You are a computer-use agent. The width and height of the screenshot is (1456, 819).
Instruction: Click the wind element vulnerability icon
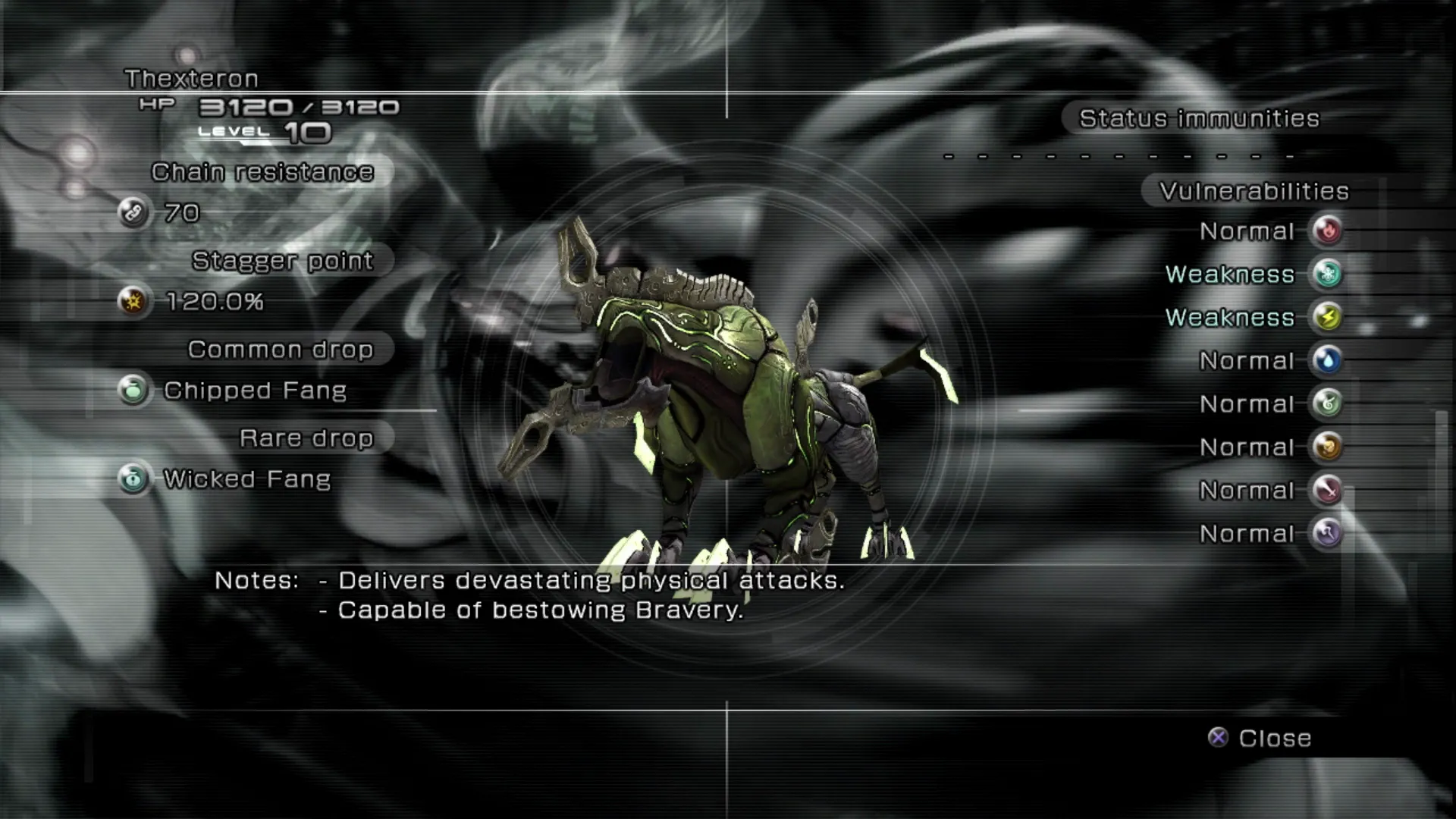[1327, 403]
